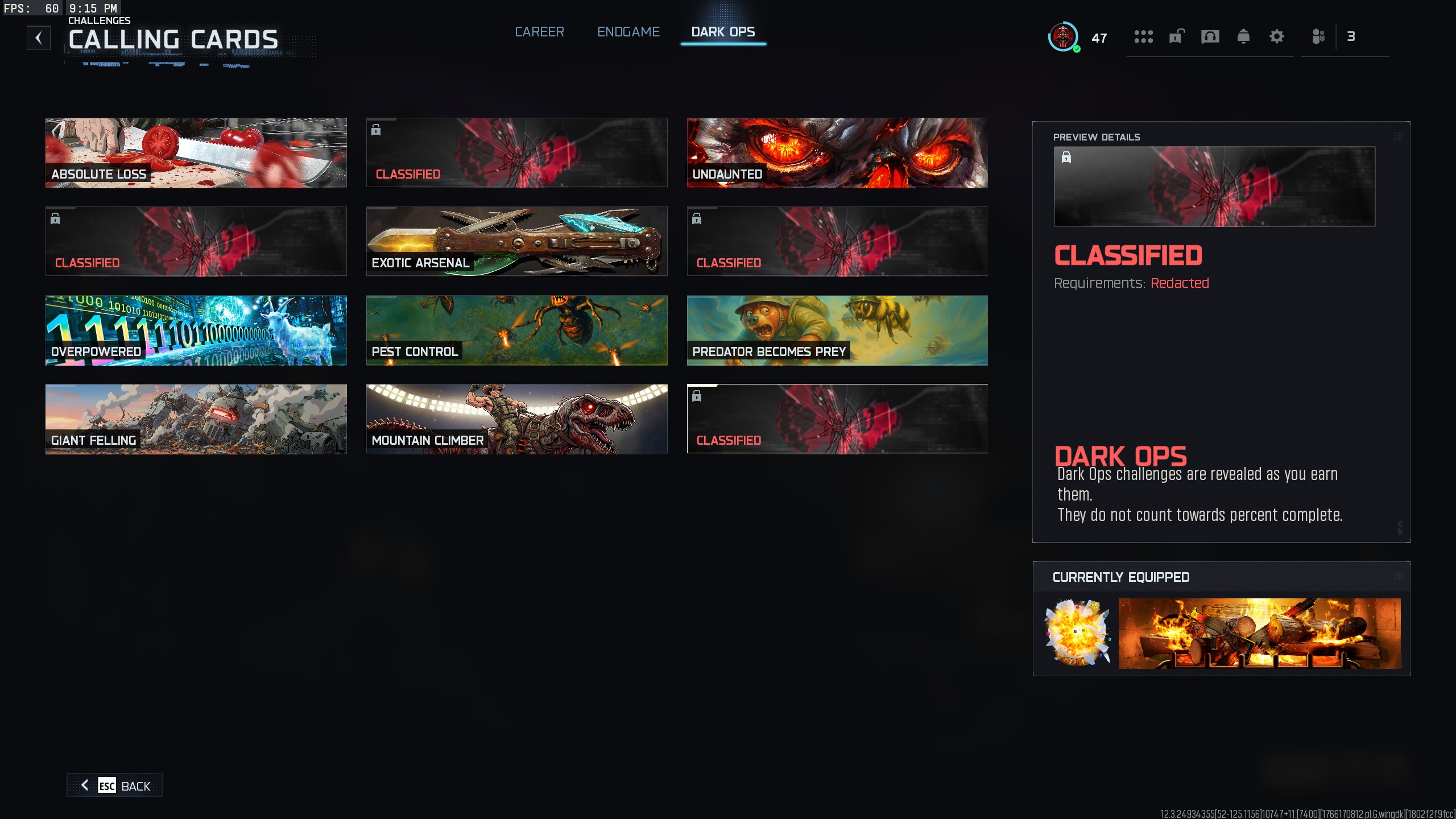
Task: Open the hexagon grid SHiFT icon
Action: 1144,36
